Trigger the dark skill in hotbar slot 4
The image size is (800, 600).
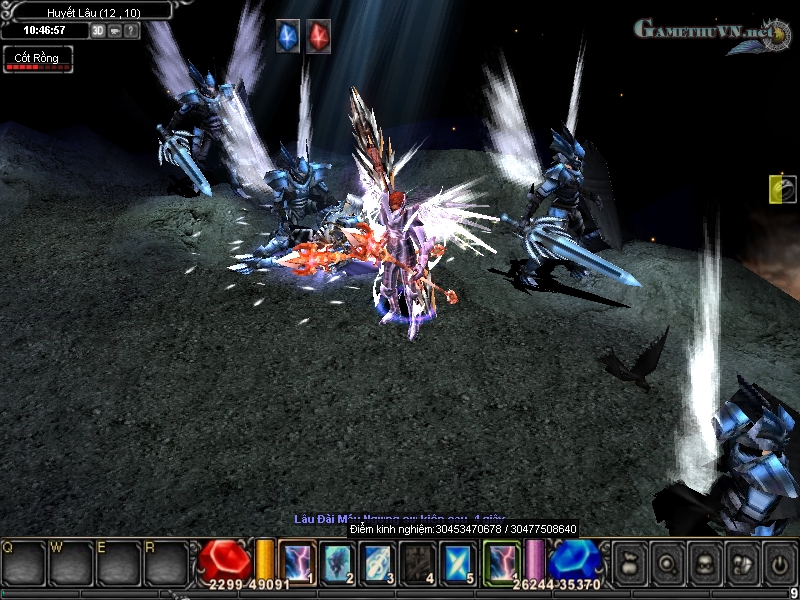coord(417,561)
